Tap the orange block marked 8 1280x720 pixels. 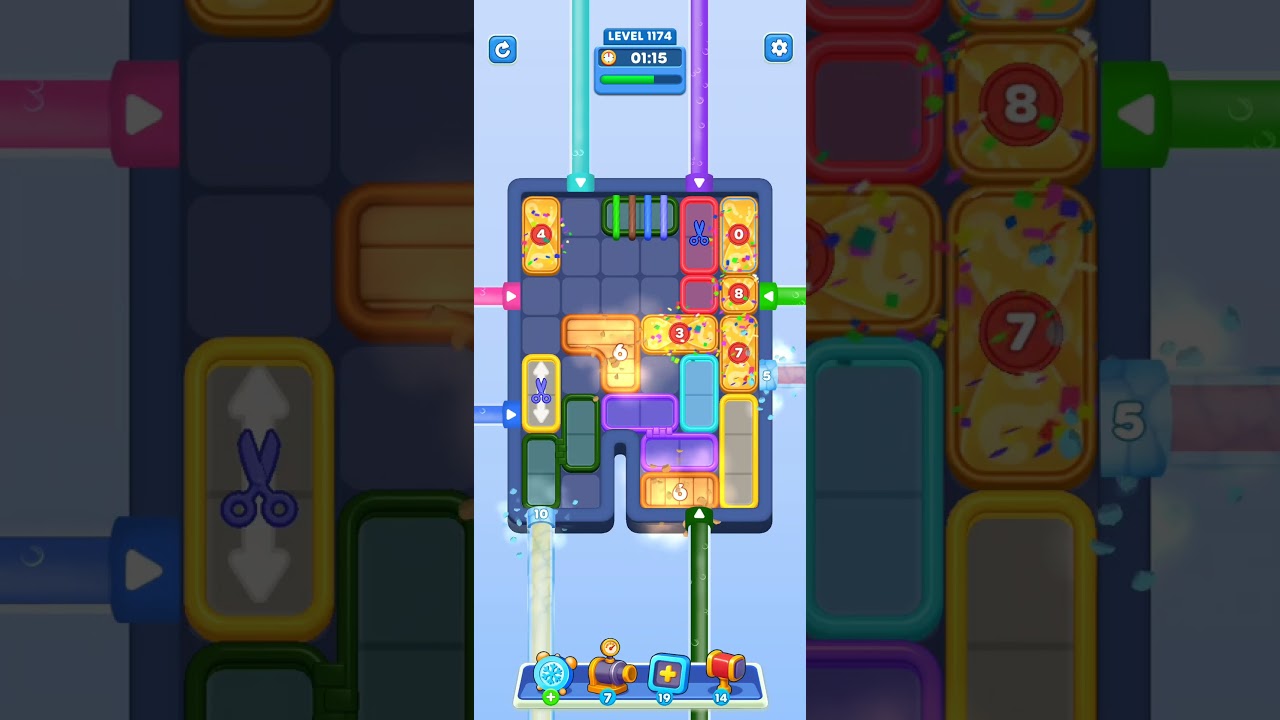[x=739, y=293]
